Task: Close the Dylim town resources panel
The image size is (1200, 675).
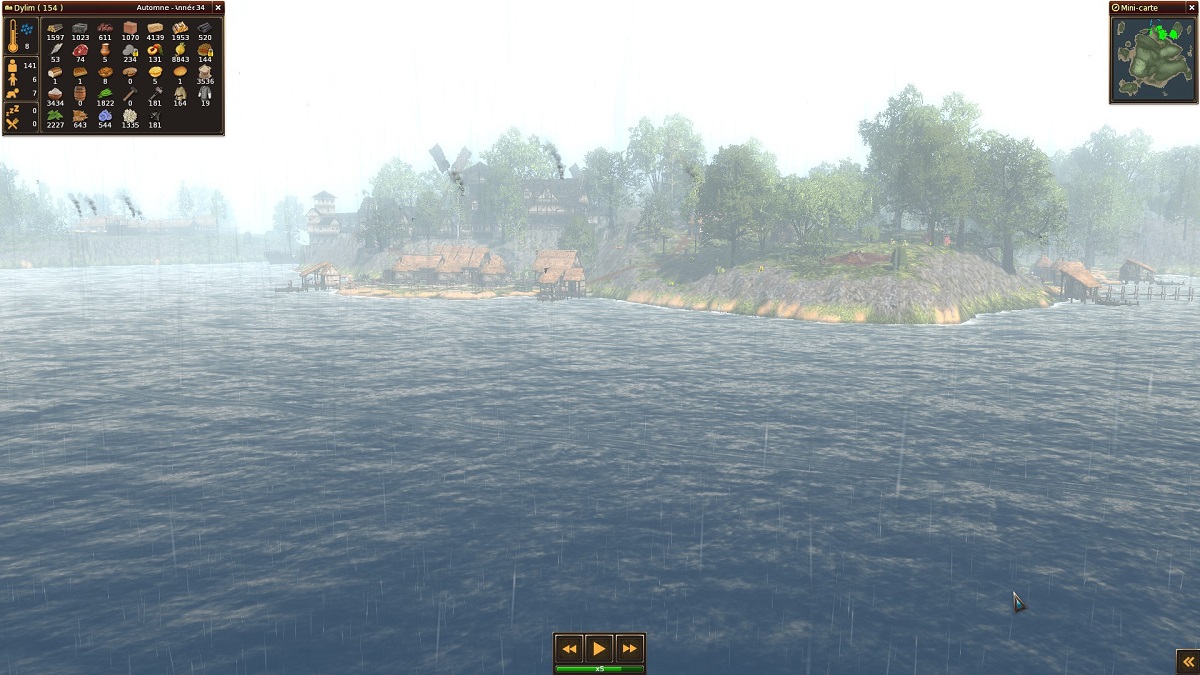Action: coord(218,8)
